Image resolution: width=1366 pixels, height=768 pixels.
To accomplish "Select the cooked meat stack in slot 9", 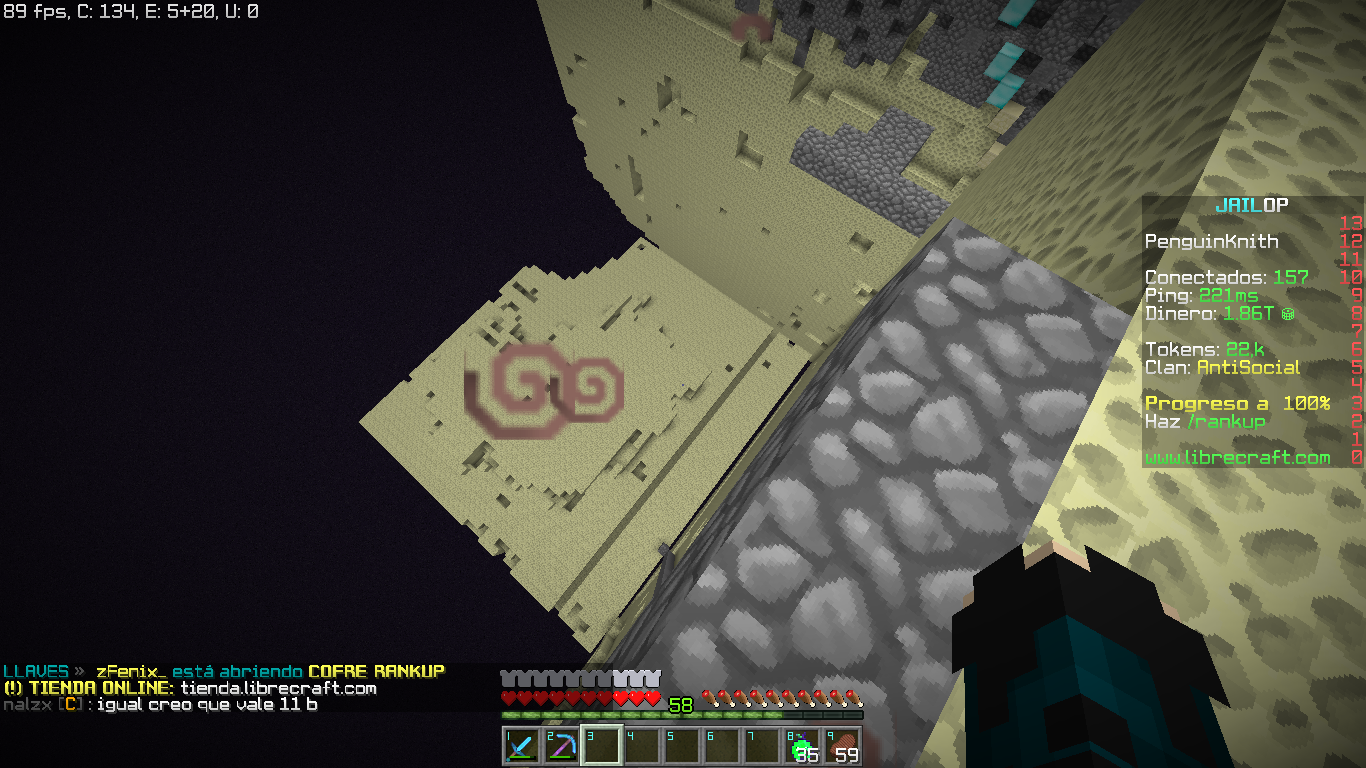I will tap(842, 746).
